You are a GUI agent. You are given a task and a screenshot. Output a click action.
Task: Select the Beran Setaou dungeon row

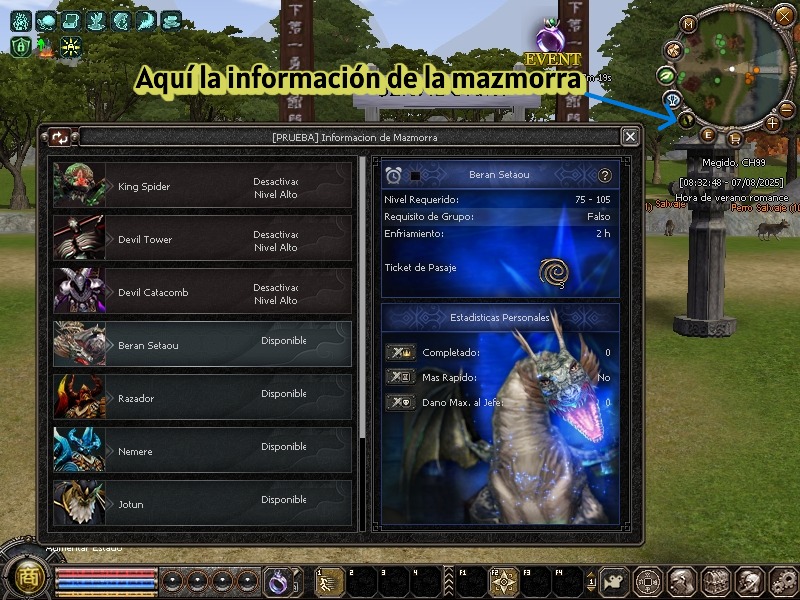tap(202, 345)
